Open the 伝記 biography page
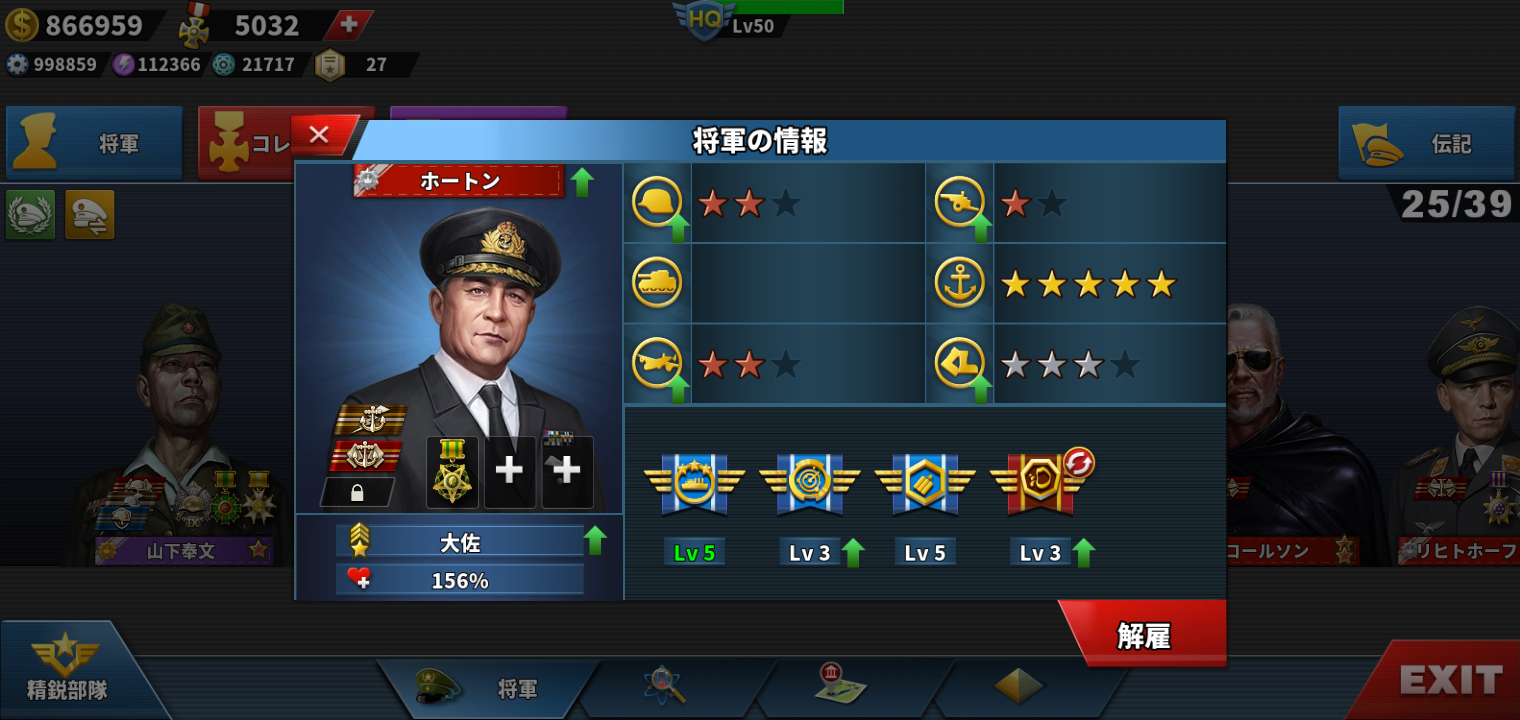This screenshot has width=1520, height=720. coord(1426,144)
